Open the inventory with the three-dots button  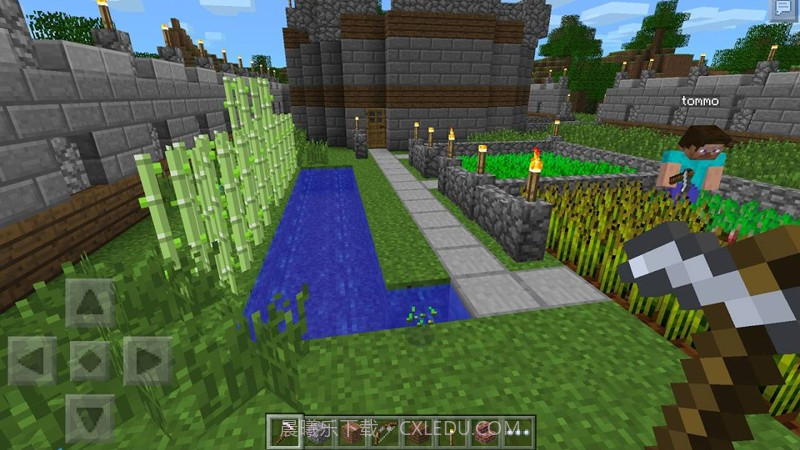coord(517,433)
